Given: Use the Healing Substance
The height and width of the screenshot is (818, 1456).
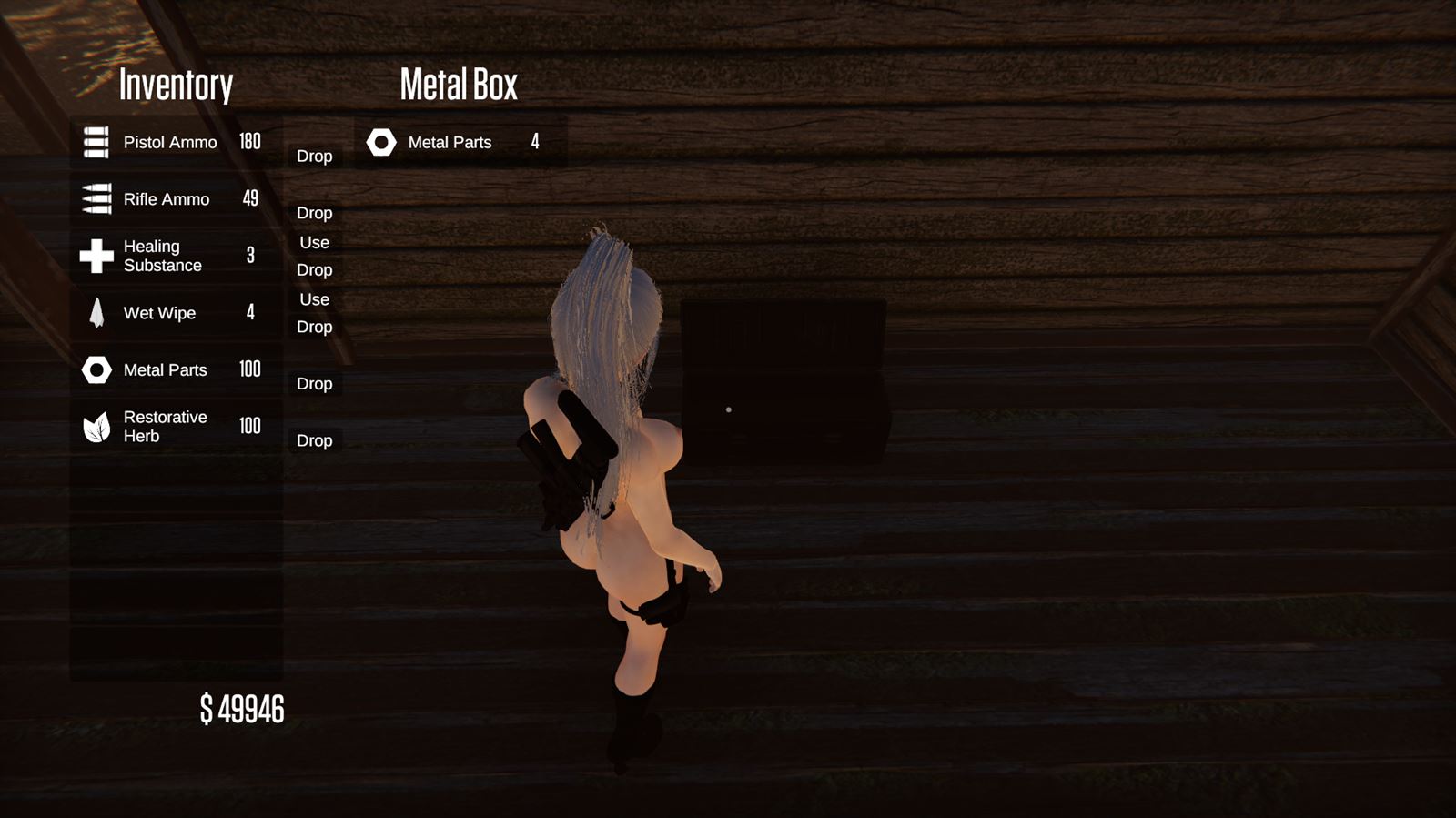Looking at the screenshot, I should click(x=314, y=243).
